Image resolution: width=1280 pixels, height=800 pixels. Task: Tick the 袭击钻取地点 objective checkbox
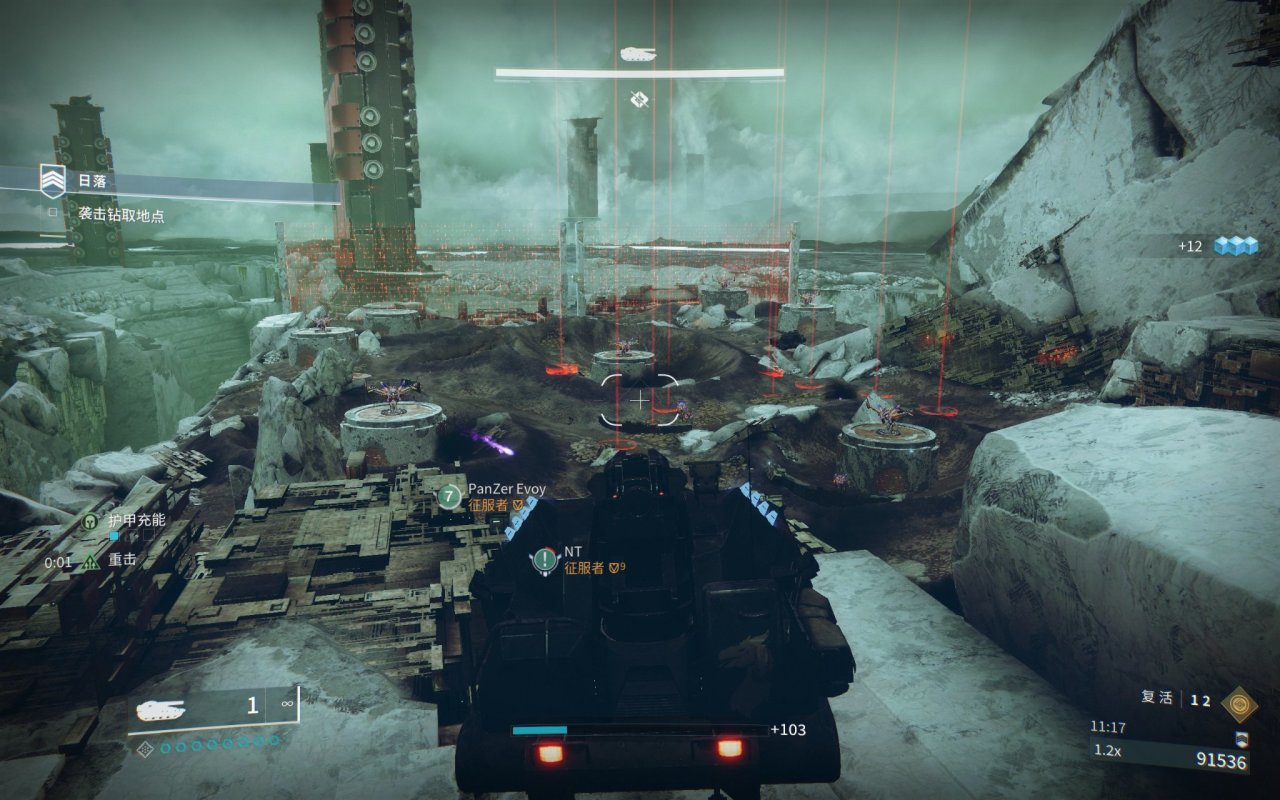point(54,212)
